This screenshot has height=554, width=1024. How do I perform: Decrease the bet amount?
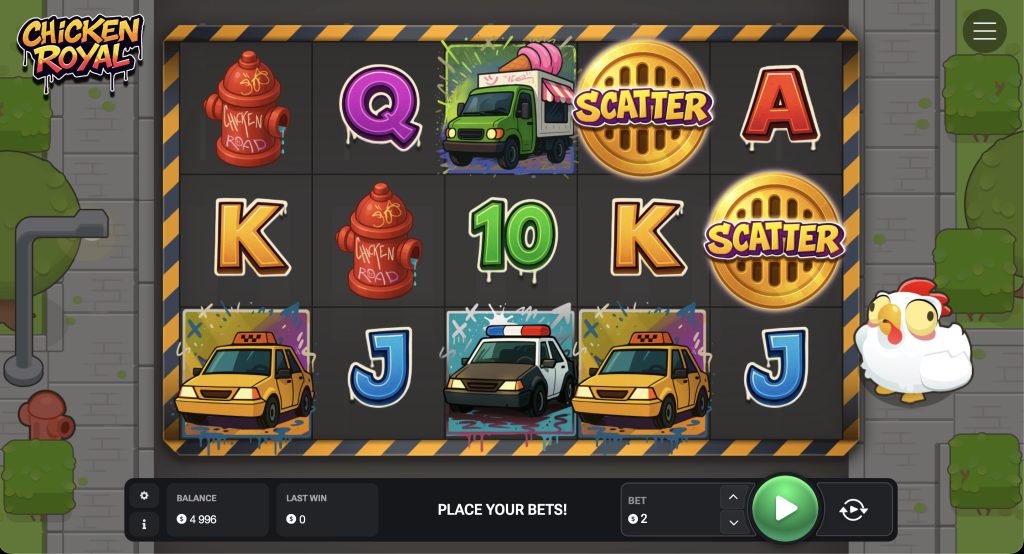coord(733,522)
